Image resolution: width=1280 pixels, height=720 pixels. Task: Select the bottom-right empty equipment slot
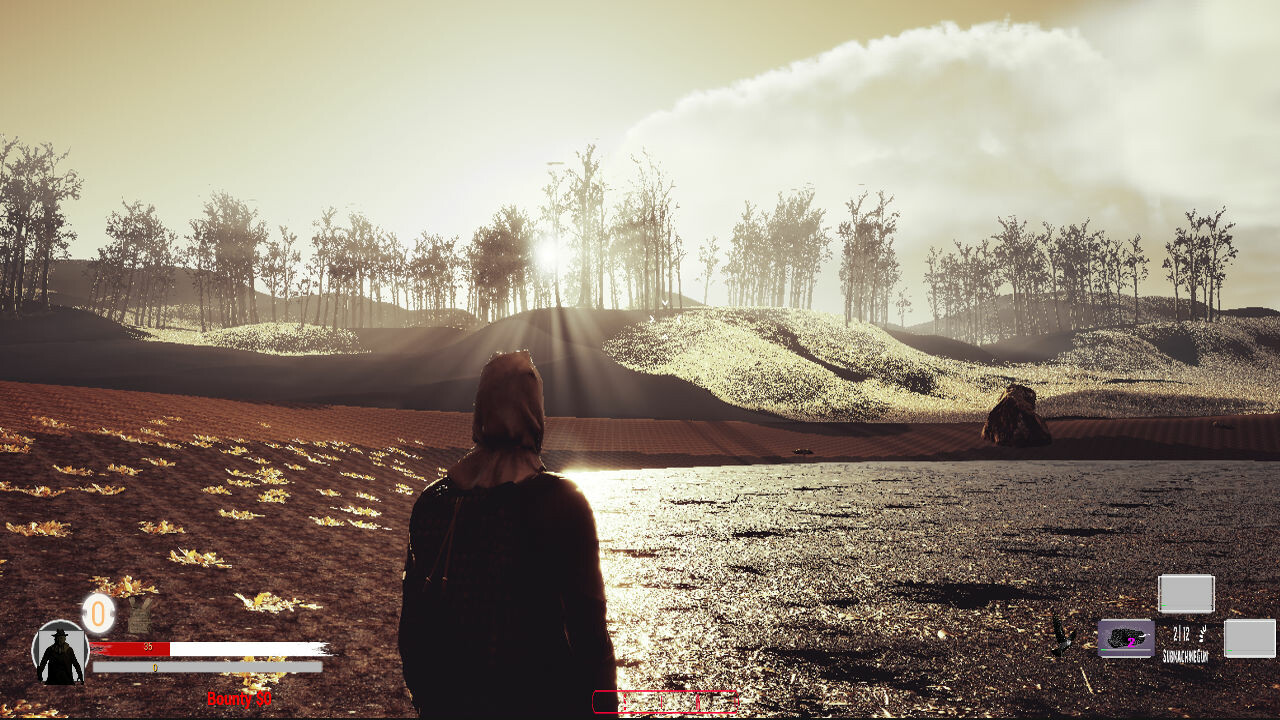[x=1249, y=638]
